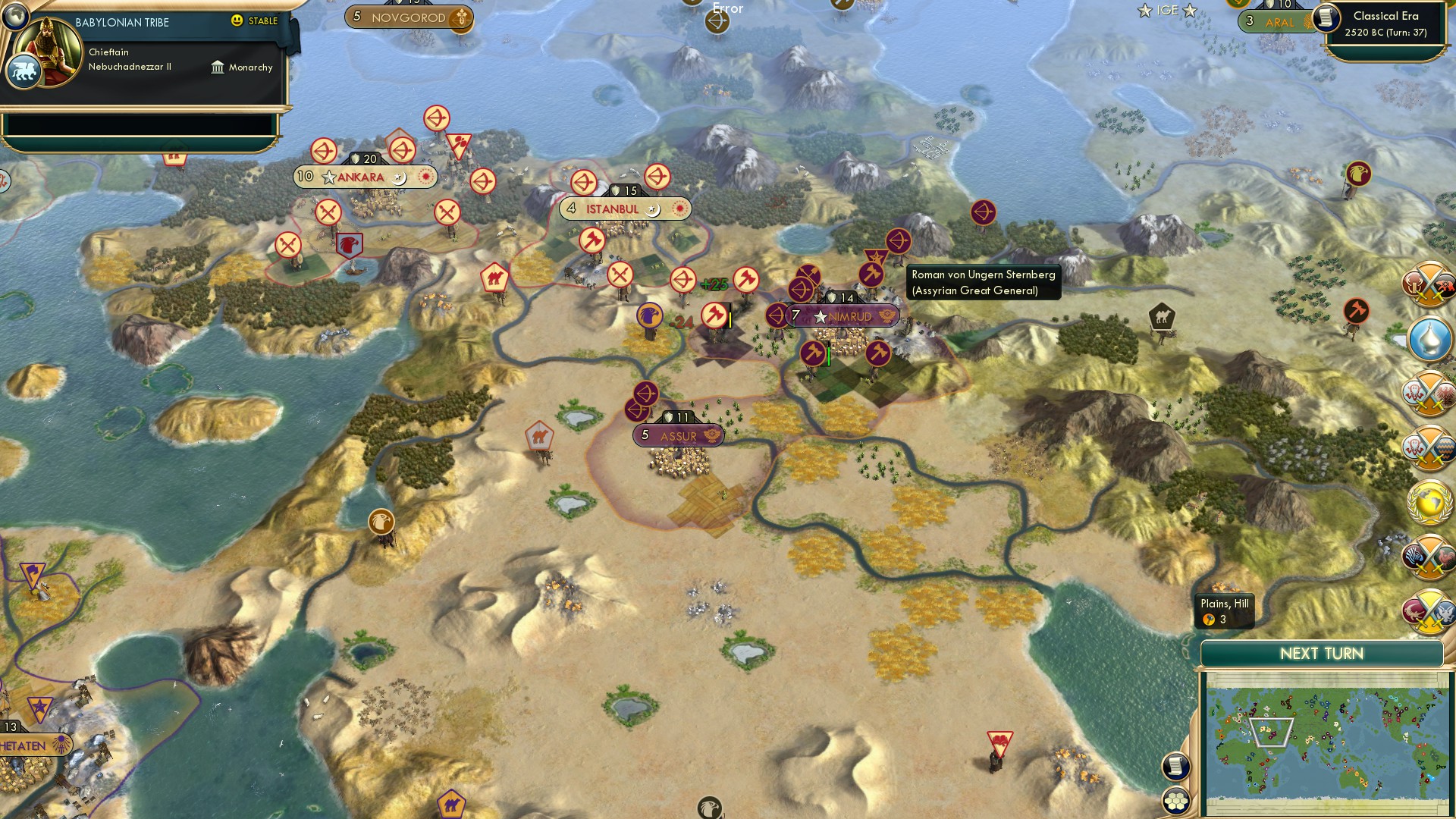This screenshot has width=1456, height=819.
Task: Click the Monarchy government icon
Action: tap(218, 68)
